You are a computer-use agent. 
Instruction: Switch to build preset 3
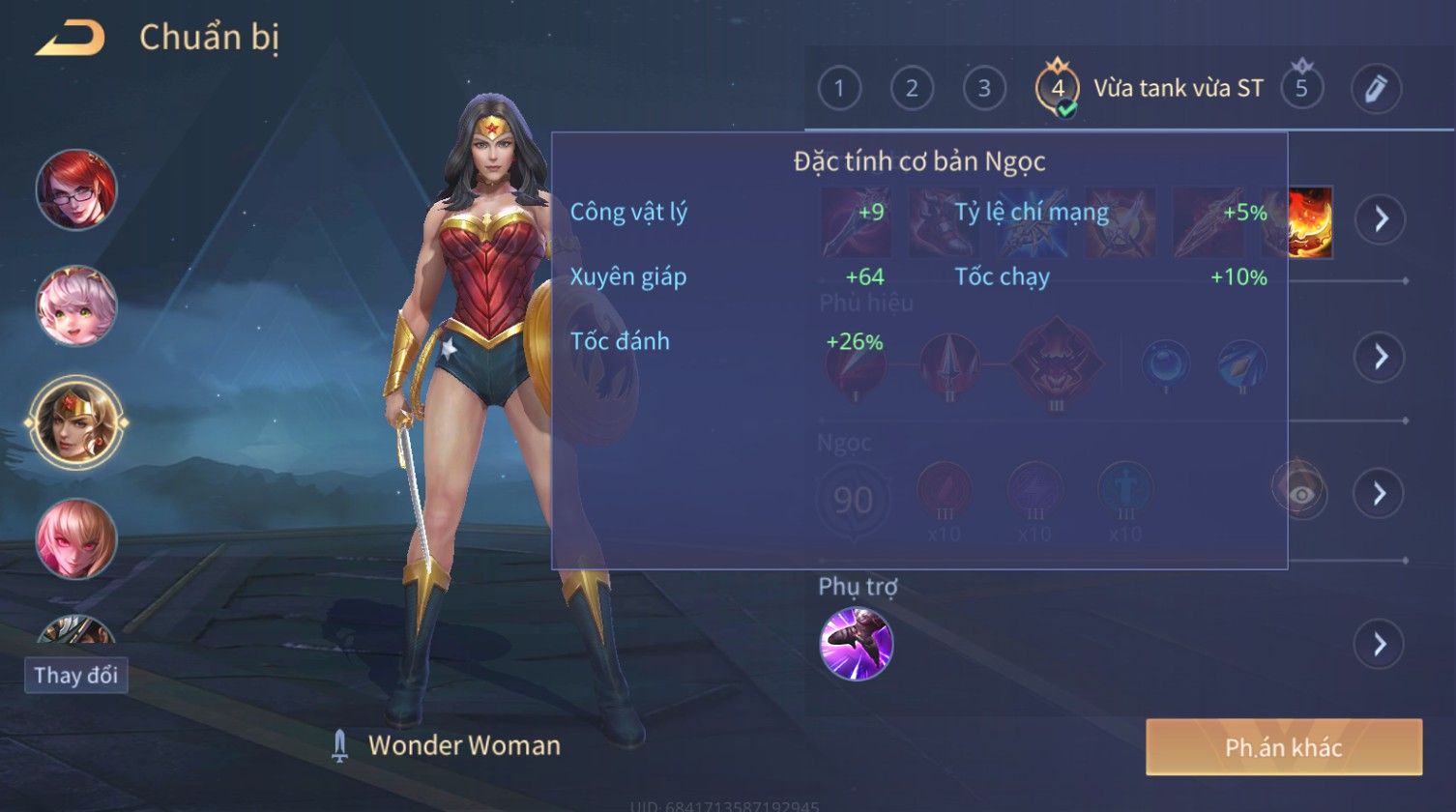tap(984, 89)
